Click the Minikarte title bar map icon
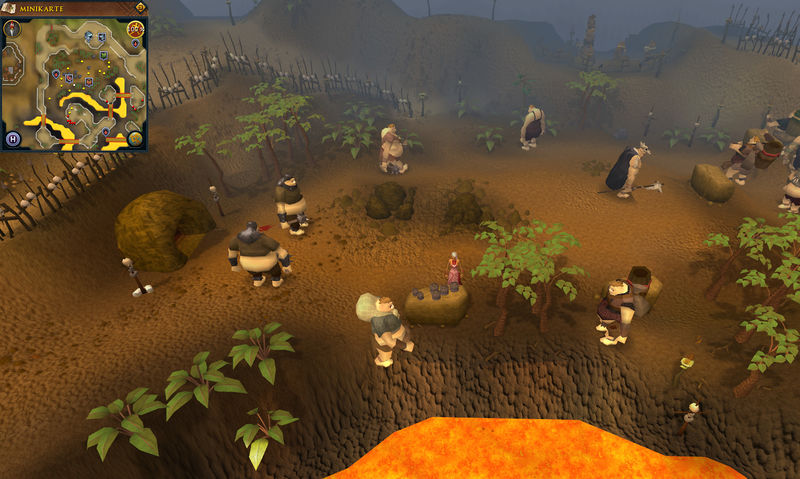 coord(10,8)
